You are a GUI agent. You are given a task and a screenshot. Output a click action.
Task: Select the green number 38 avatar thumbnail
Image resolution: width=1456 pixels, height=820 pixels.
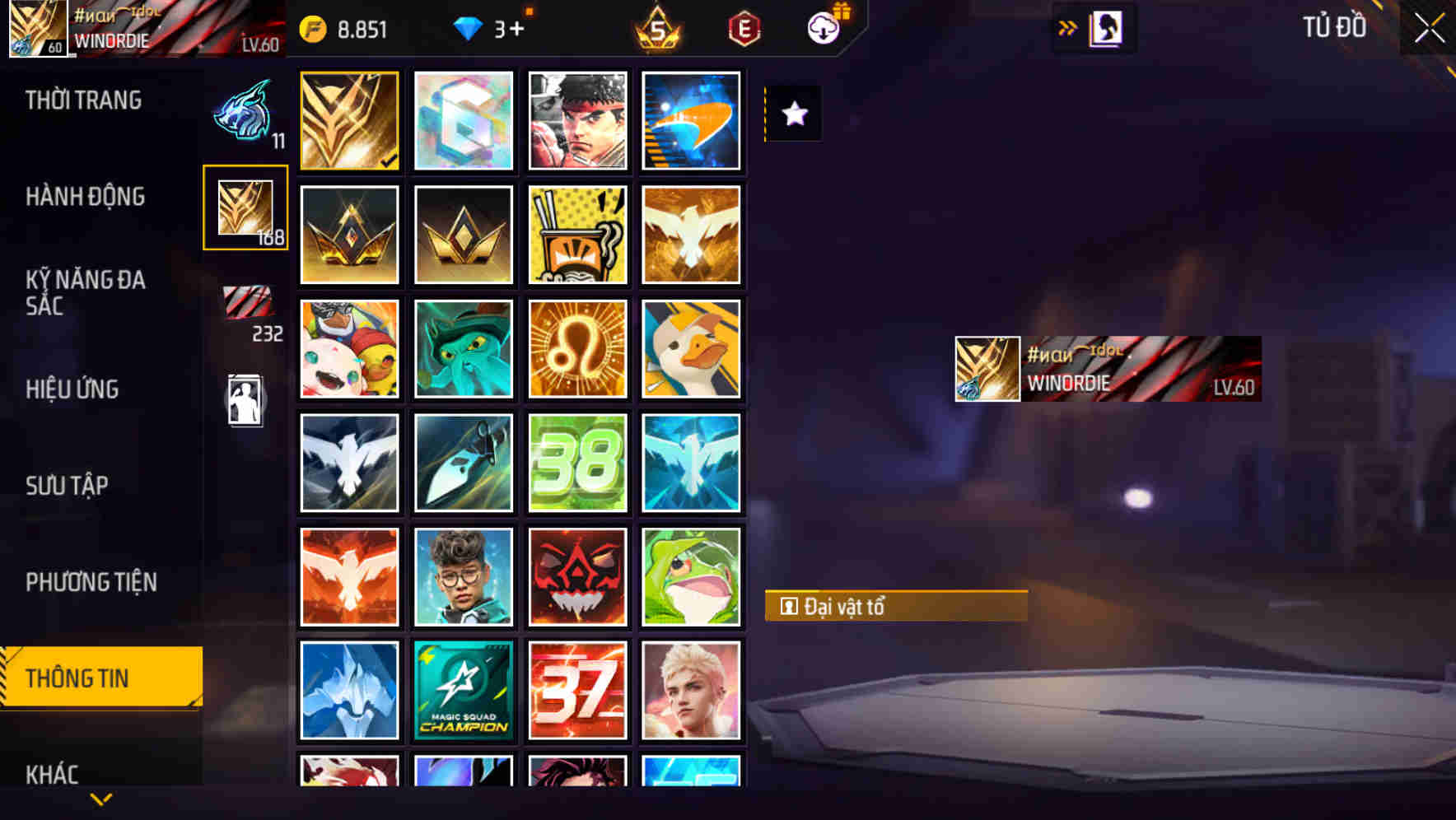point(577,461)
